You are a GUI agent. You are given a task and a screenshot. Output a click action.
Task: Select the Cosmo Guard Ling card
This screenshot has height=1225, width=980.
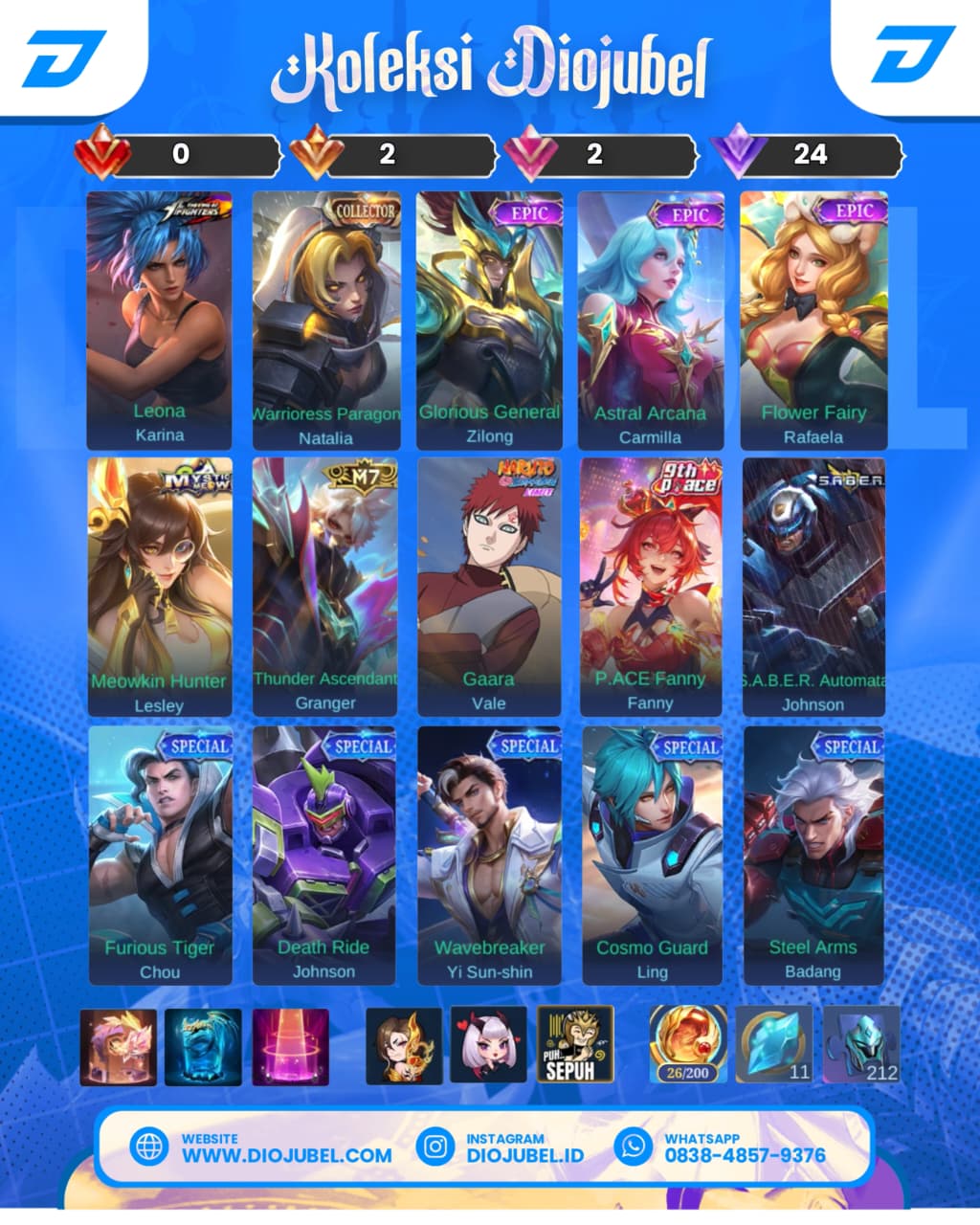[x=653, y=855]
